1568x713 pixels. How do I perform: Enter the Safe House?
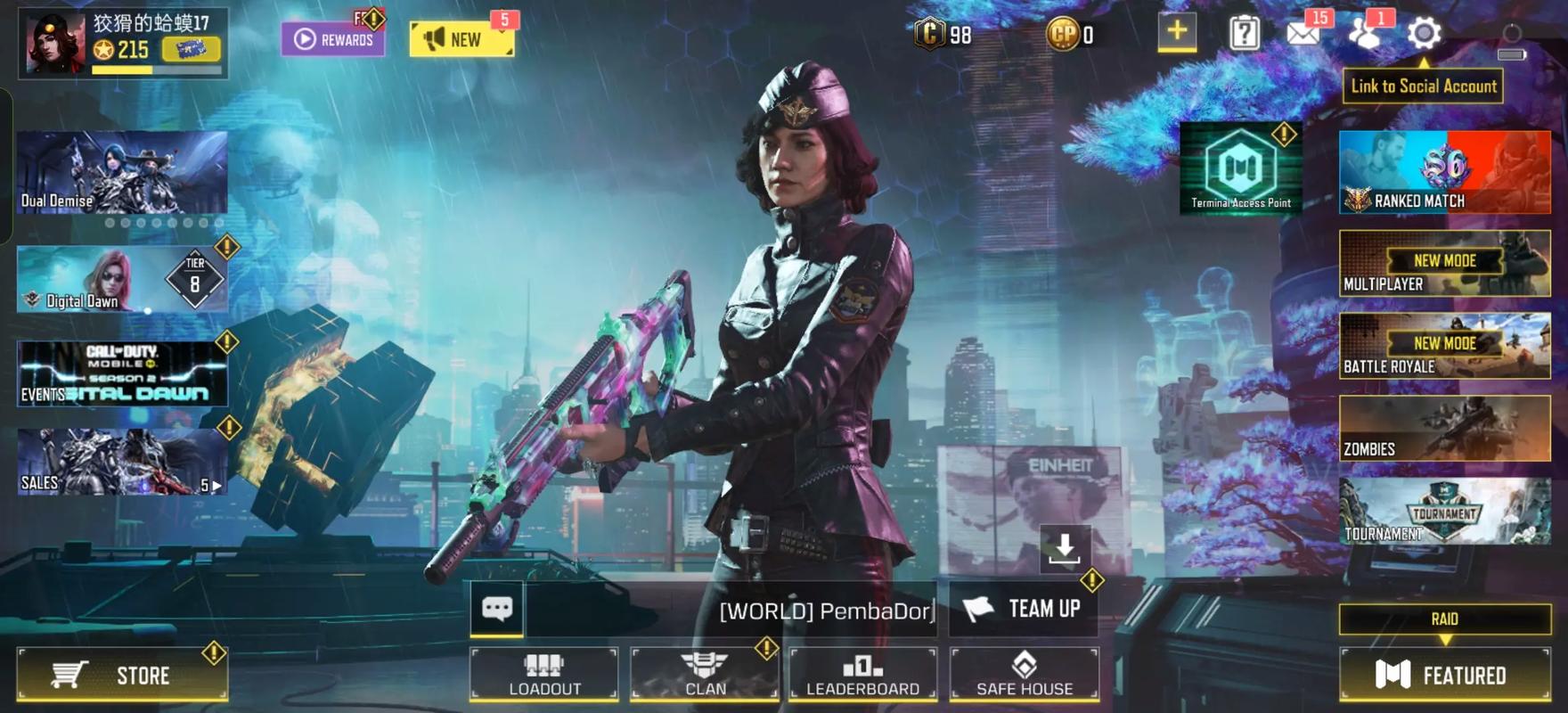(1024, 675)
